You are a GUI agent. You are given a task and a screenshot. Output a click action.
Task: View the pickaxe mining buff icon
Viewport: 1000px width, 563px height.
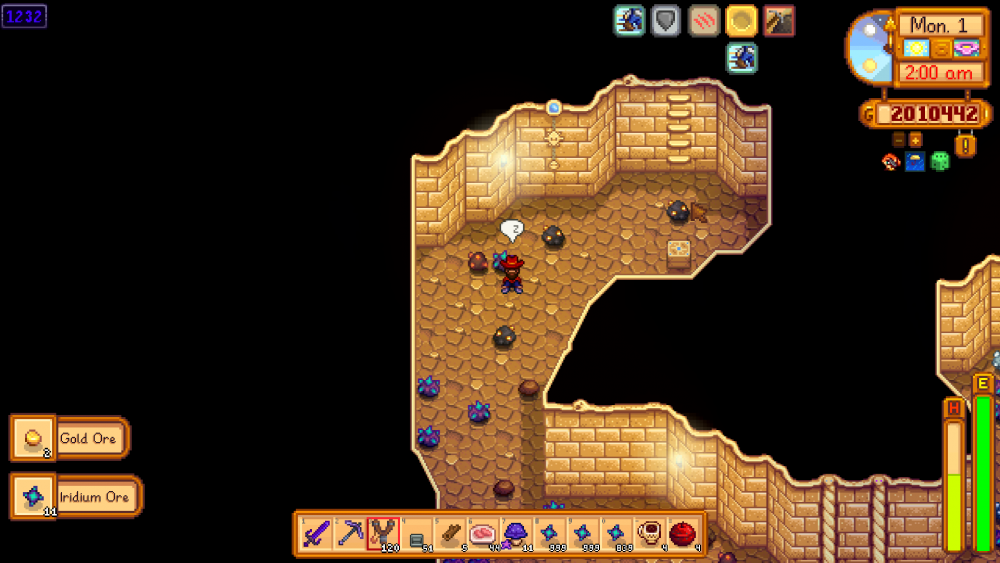coord(779,20)
